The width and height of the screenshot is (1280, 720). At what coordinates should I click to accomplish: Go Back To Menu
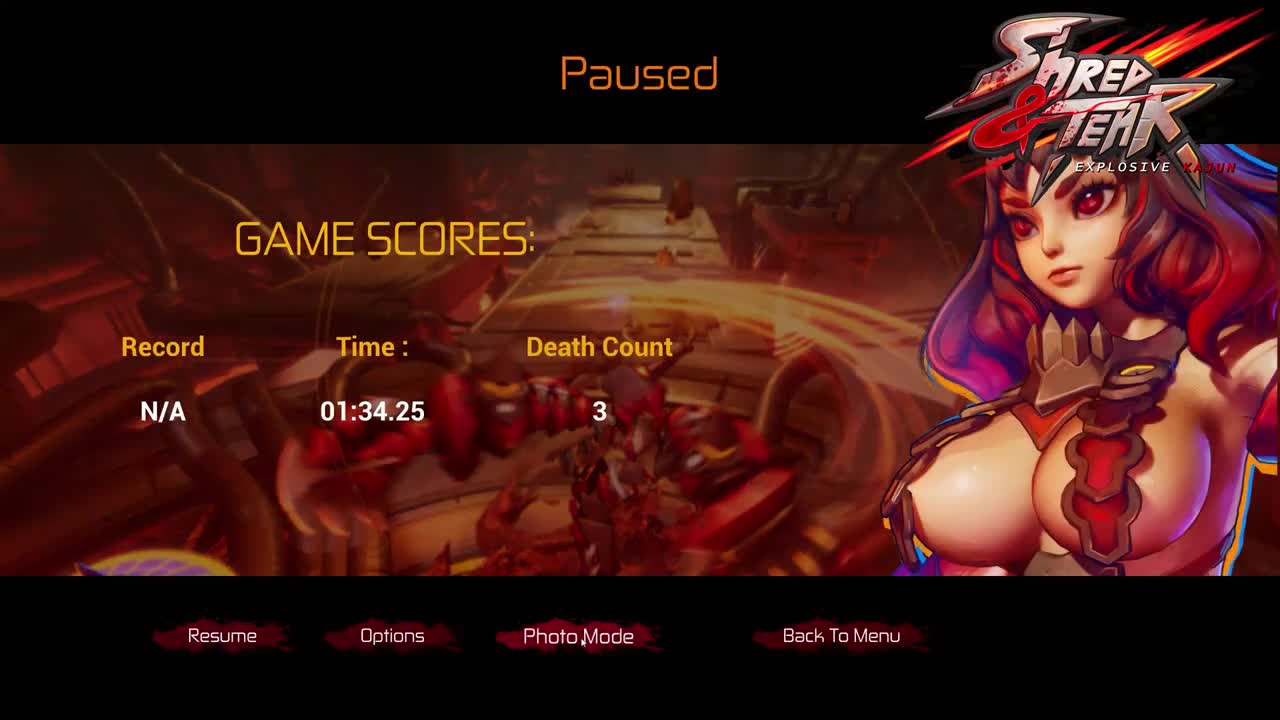(x=841, y=636)
